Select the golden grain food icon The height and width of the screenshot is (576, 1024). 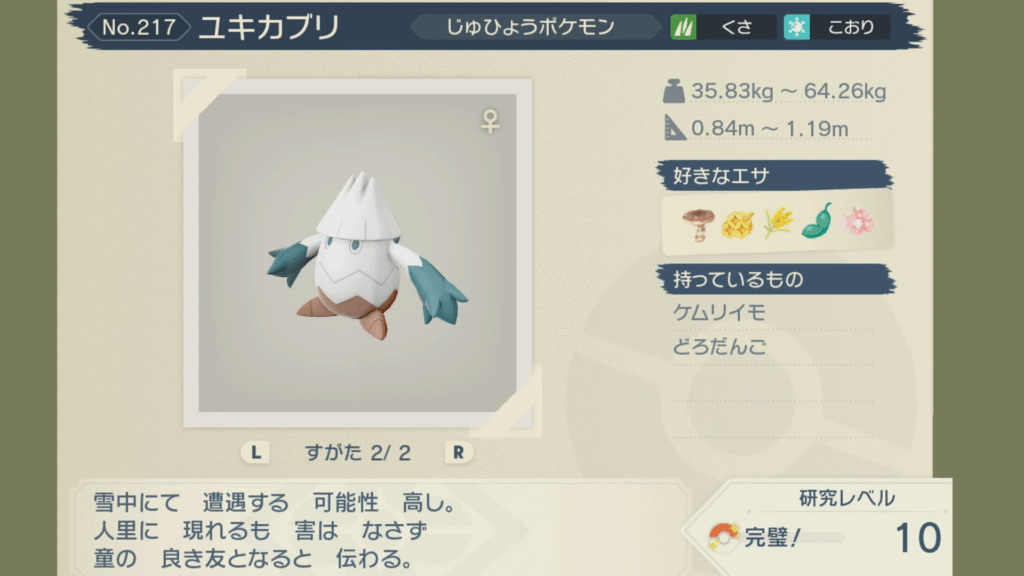(x=777, y=222)
